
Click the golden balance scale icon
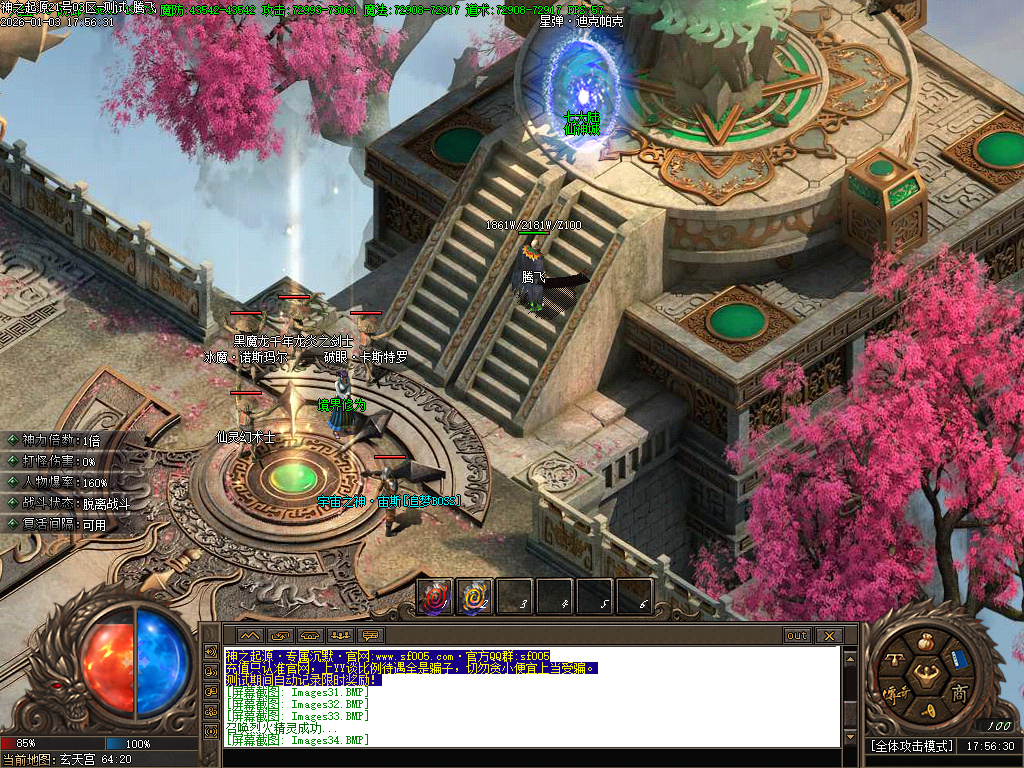coord(894,659)
